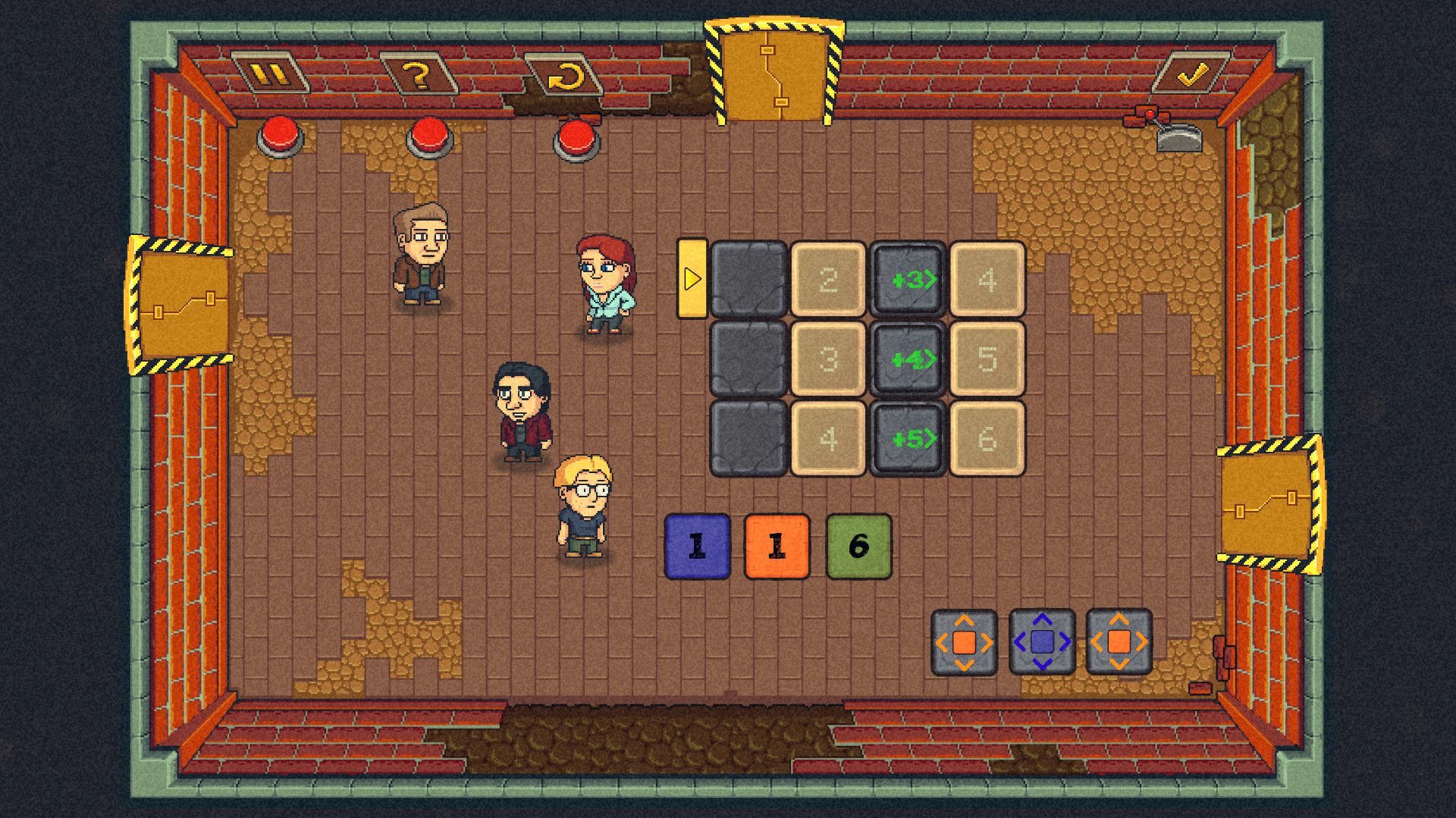Pick the orange number 1 tile

point(777,547)
